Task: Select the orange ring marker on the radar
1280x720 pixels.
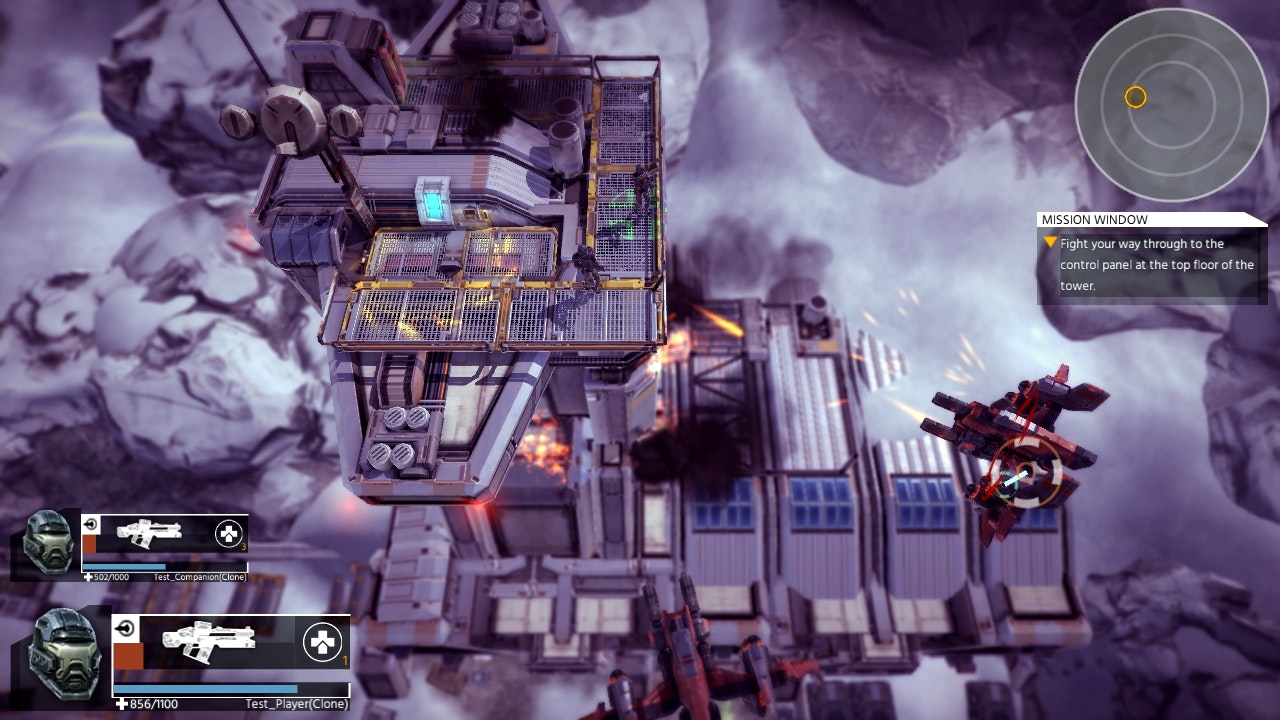Action: pyautogui.click(x=1135, y=97)
